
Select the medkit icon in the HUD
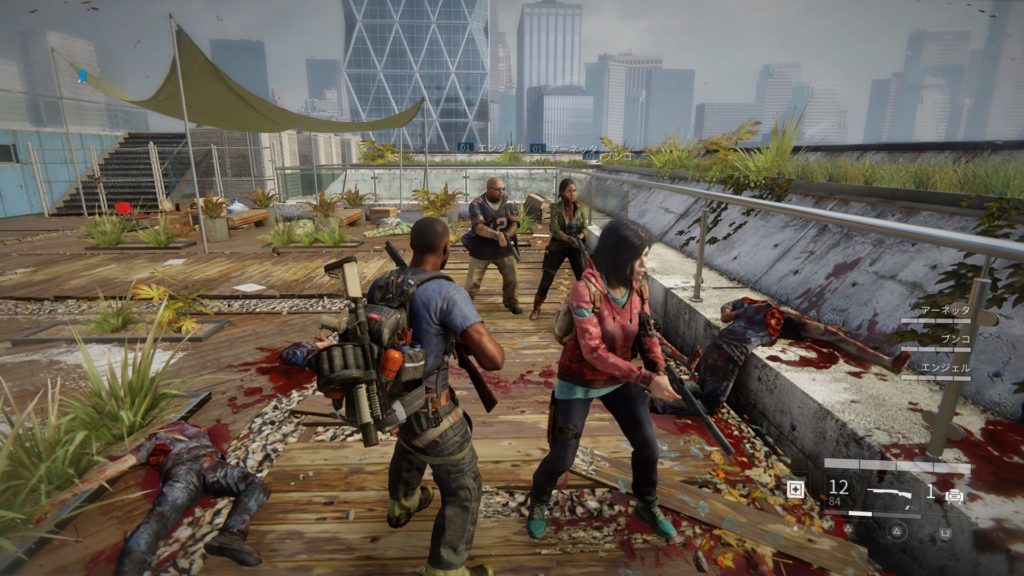click(x=795, y=489)
